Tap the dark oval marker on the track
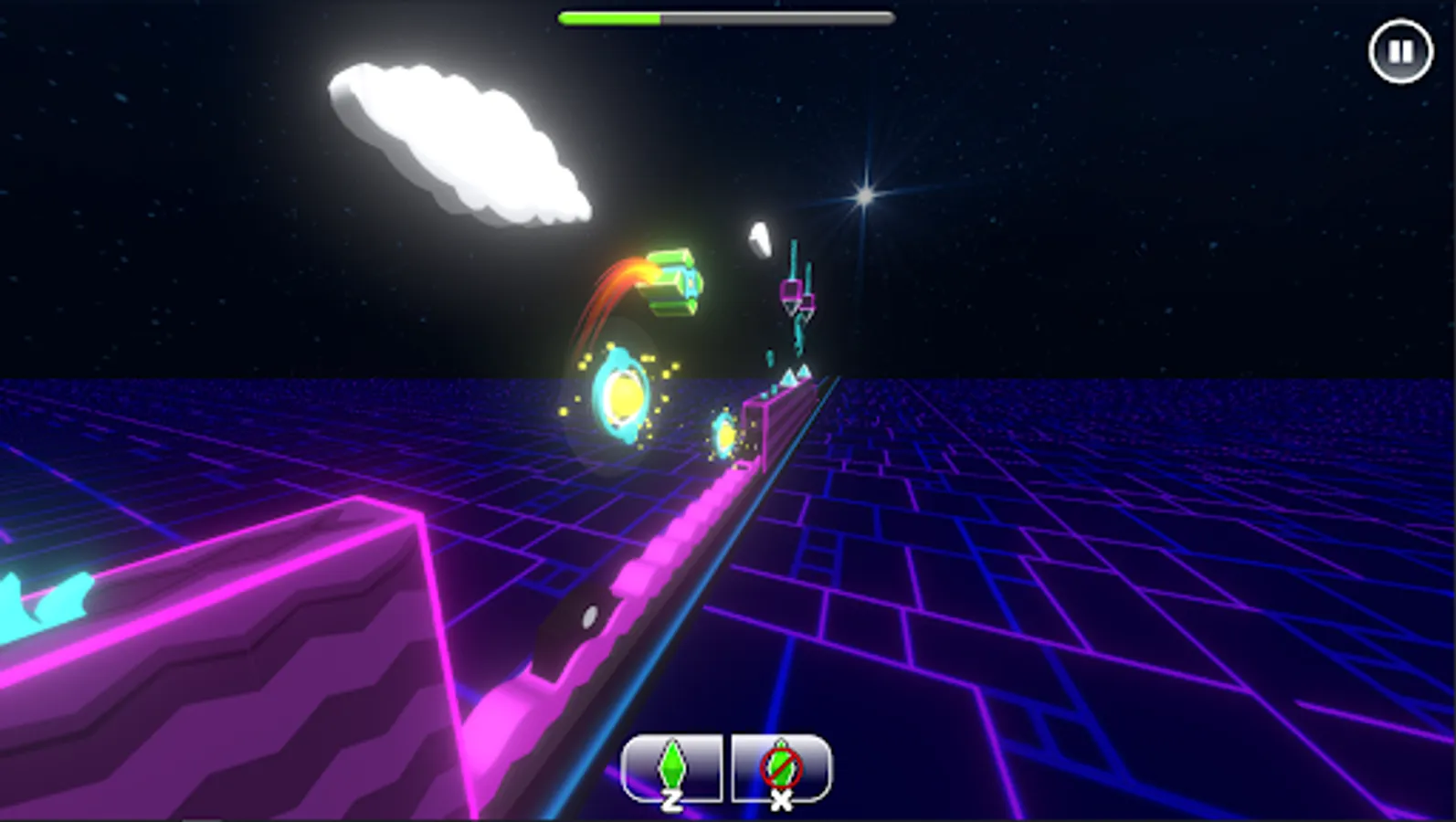The image size is (1456, 822). point(589,616)
